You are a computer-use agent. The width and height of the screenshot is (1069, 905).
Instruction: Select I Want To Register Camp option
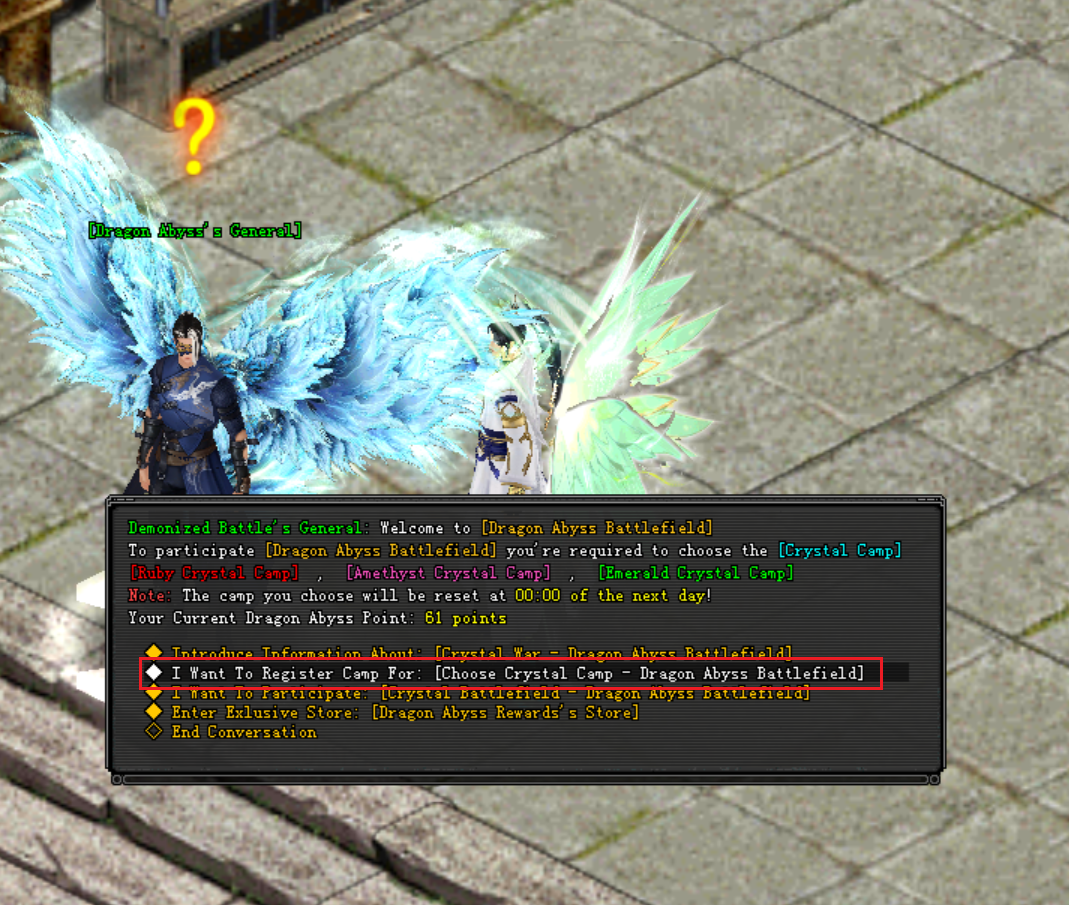pyautogui.click(x=516, y=674)
